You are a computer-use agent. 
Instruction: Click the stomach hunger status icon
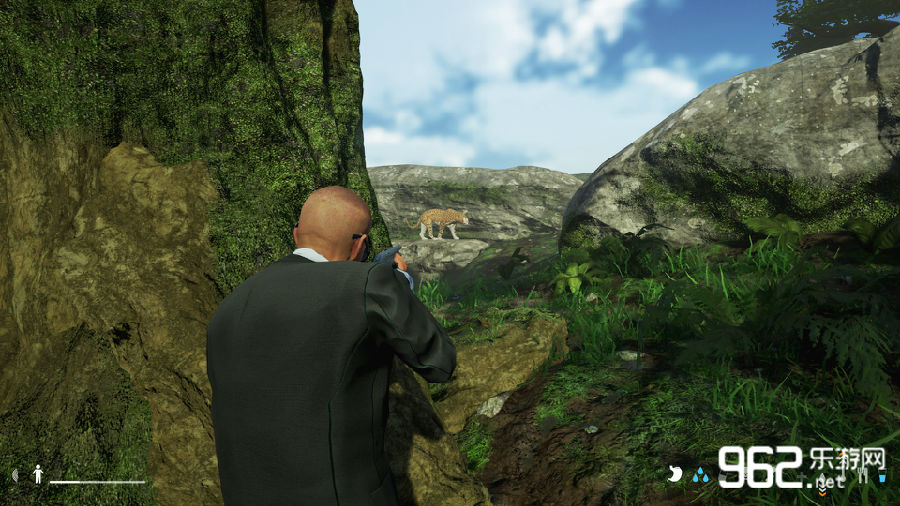(x=675, y=475)
